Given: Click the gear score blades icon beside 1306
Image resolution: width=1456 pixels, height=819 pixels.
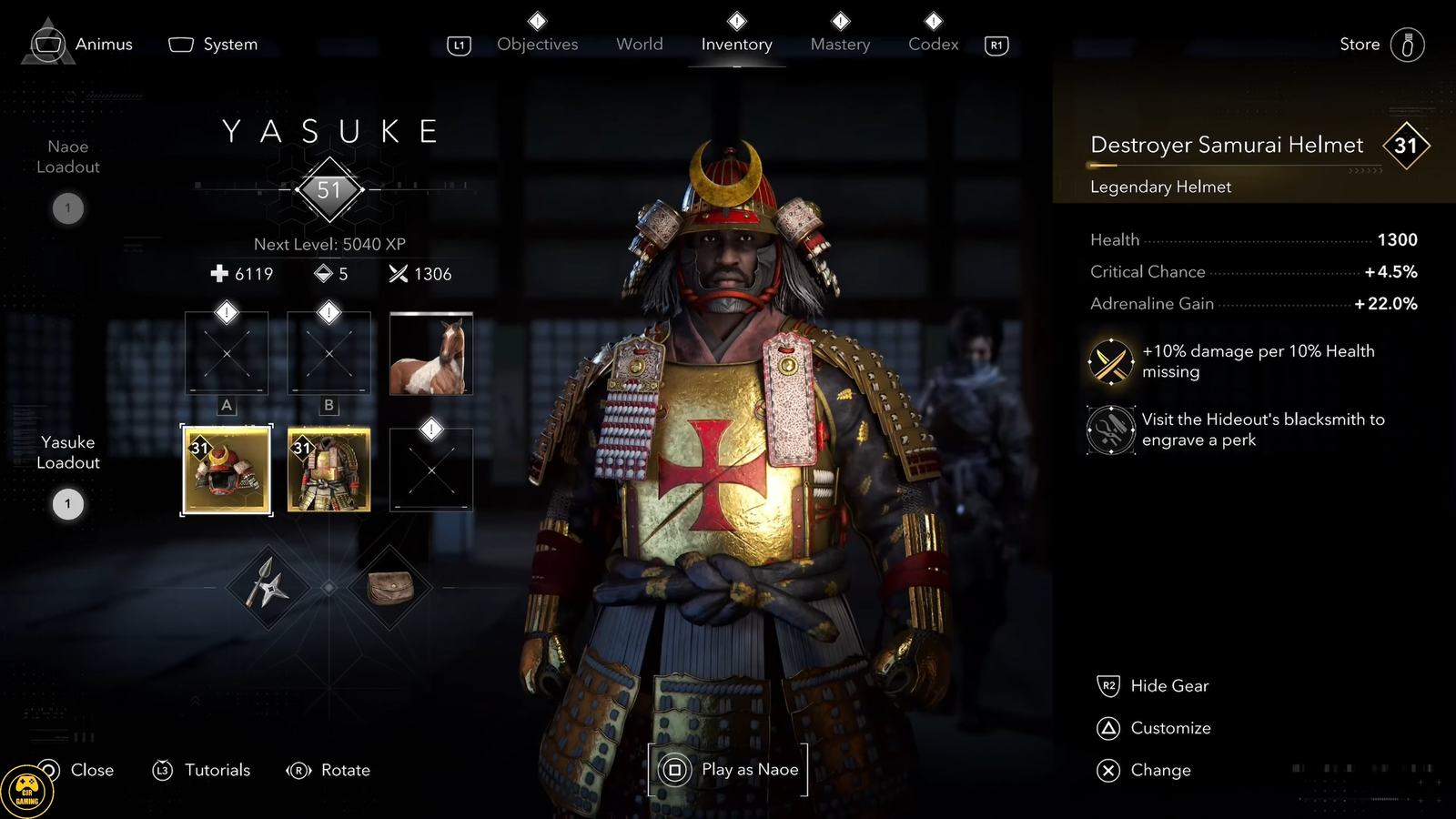Looking at the screenshot, I should click(398, 274).
